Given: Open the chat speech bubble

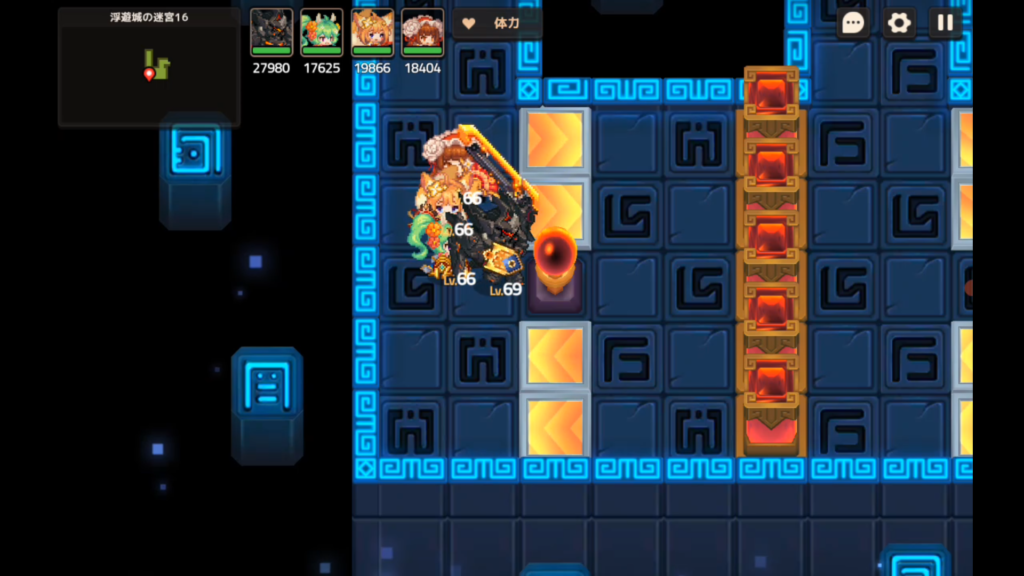Looking at the screenshot, I should 853,23.
